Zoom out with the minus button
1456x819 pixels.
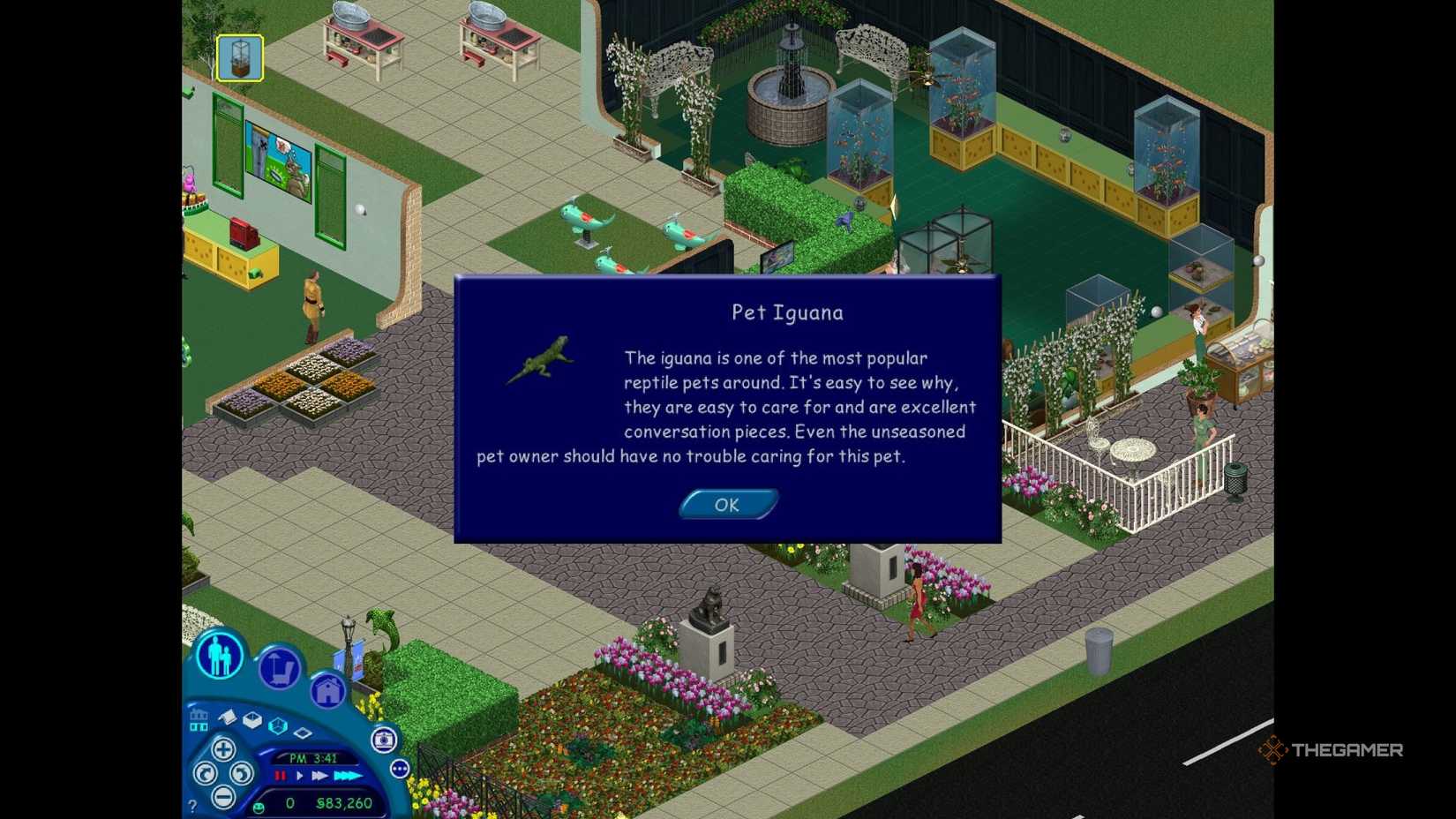pyautogui.click(x=223, y=798)
